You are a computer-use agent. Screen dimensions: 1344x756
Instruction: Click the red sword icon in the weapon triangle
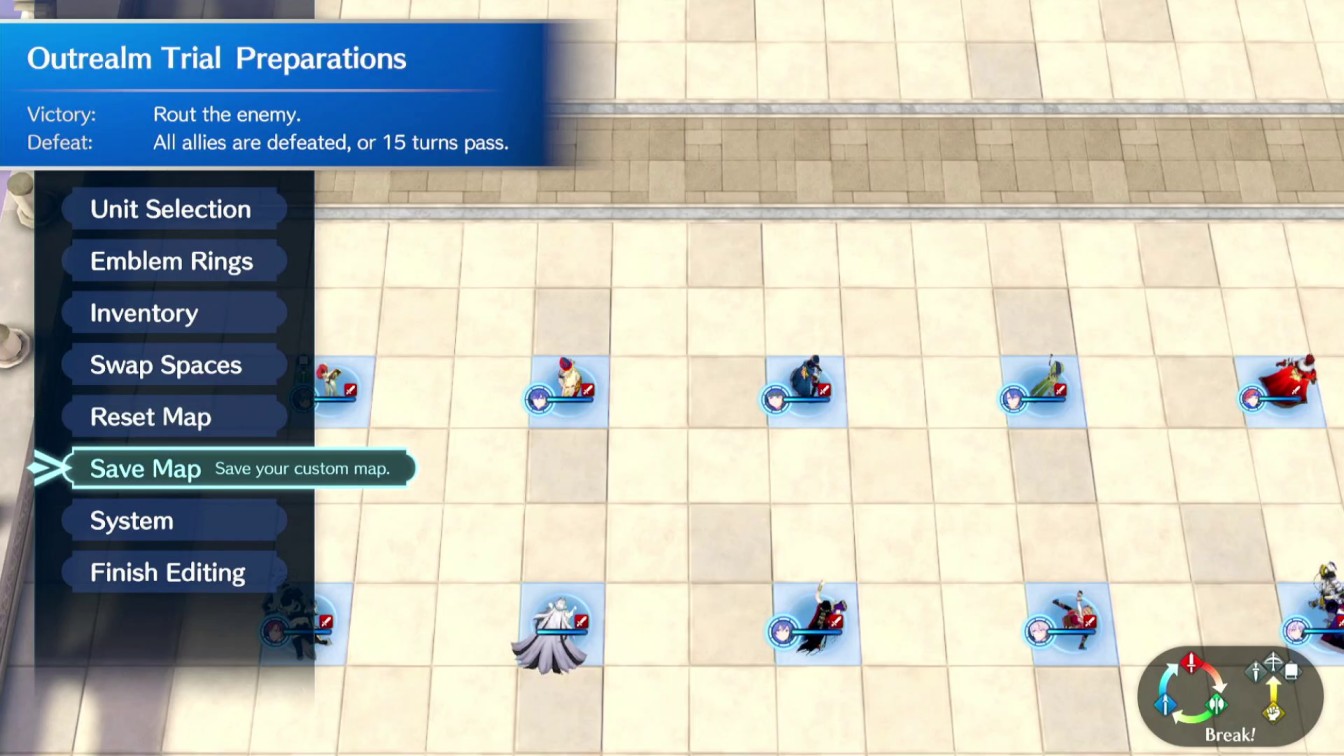(x=1191, y=665)
